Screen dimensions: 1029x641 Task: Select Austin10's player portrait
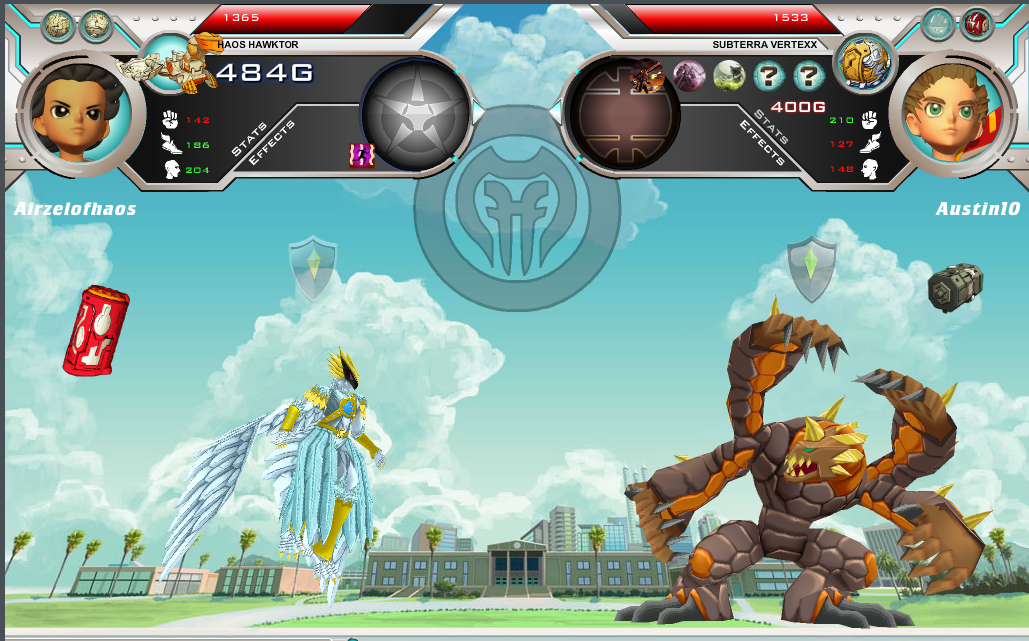953,111
